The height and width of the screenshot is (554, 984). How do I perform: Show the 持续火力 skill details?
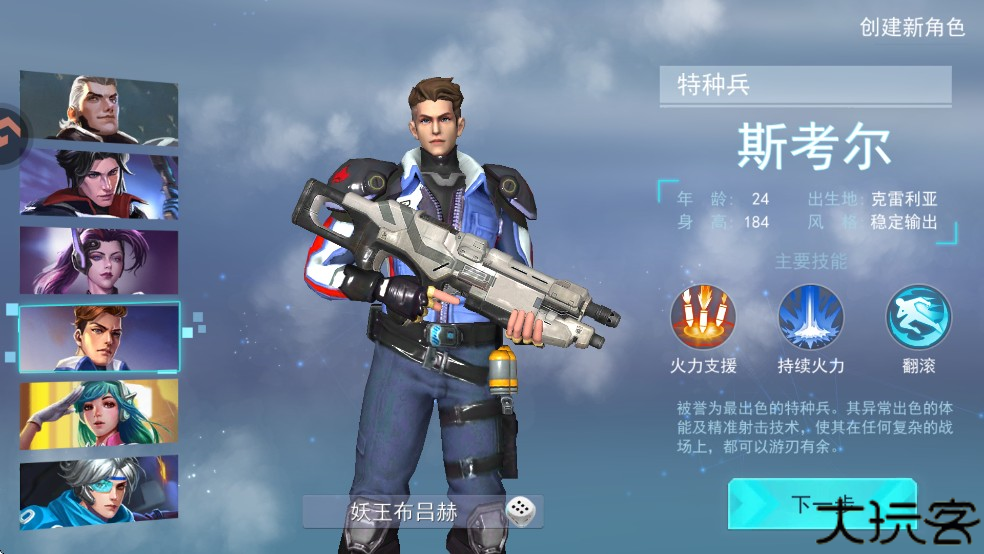pyautogui.click(x=811, y=317)
